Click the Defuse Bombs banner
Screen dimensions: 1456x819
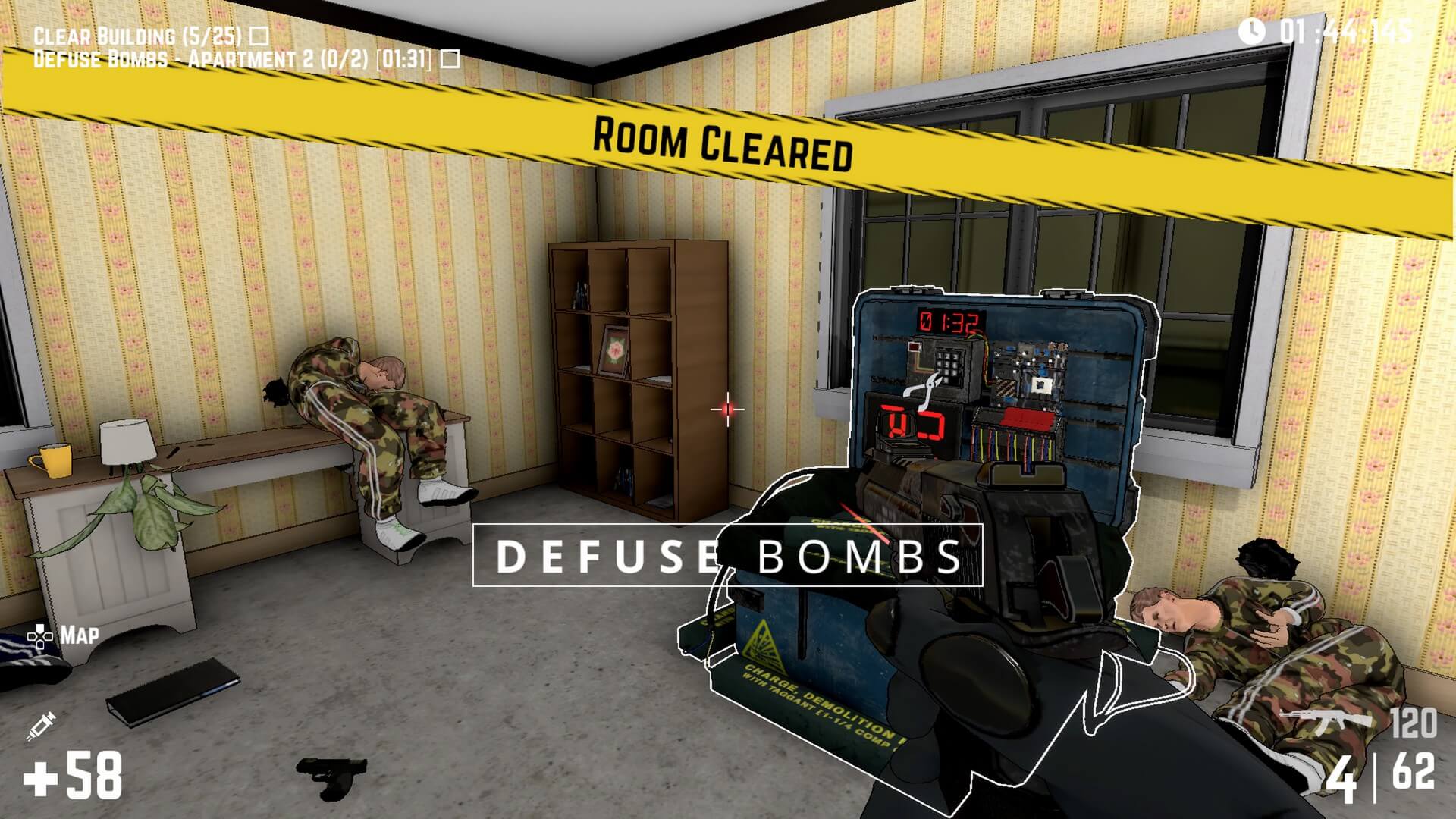(x=727, y=556)
